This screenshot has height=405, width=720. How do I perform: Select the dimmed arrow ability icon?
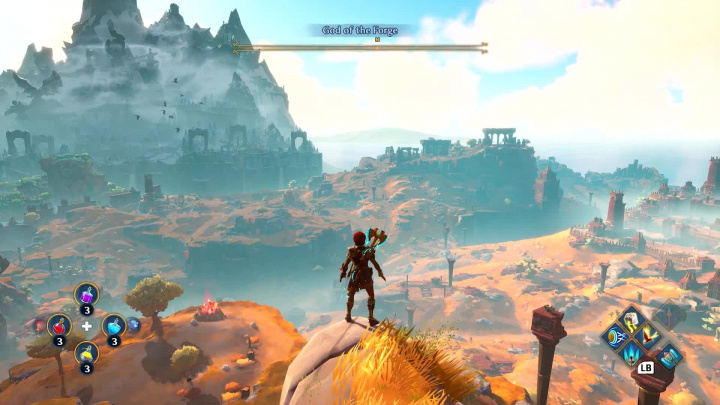coord(668,316)
